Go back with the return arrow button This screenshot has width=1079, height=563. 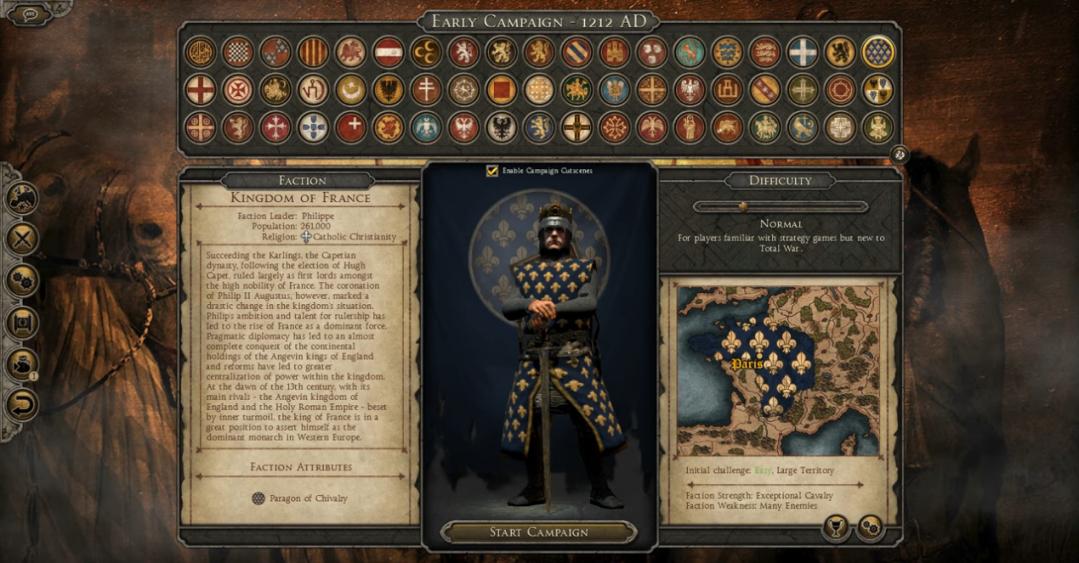coord(21,404)
